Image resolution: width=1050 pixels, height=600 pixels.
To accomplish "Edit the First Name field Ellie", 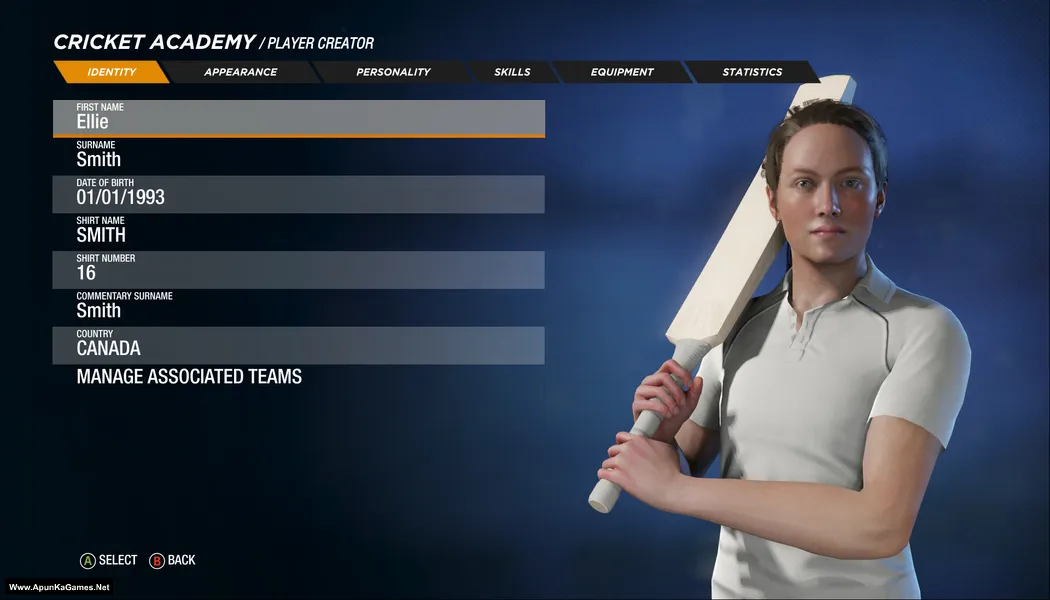I will point(298,118).
